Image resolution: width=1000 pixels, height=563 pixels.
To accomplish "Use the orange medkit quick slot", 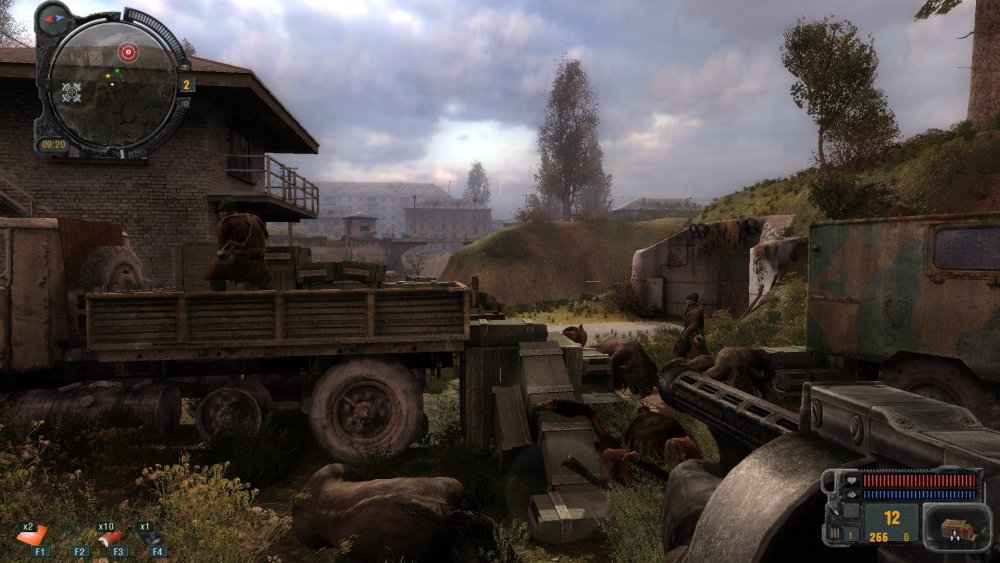I will pos(31,536).
